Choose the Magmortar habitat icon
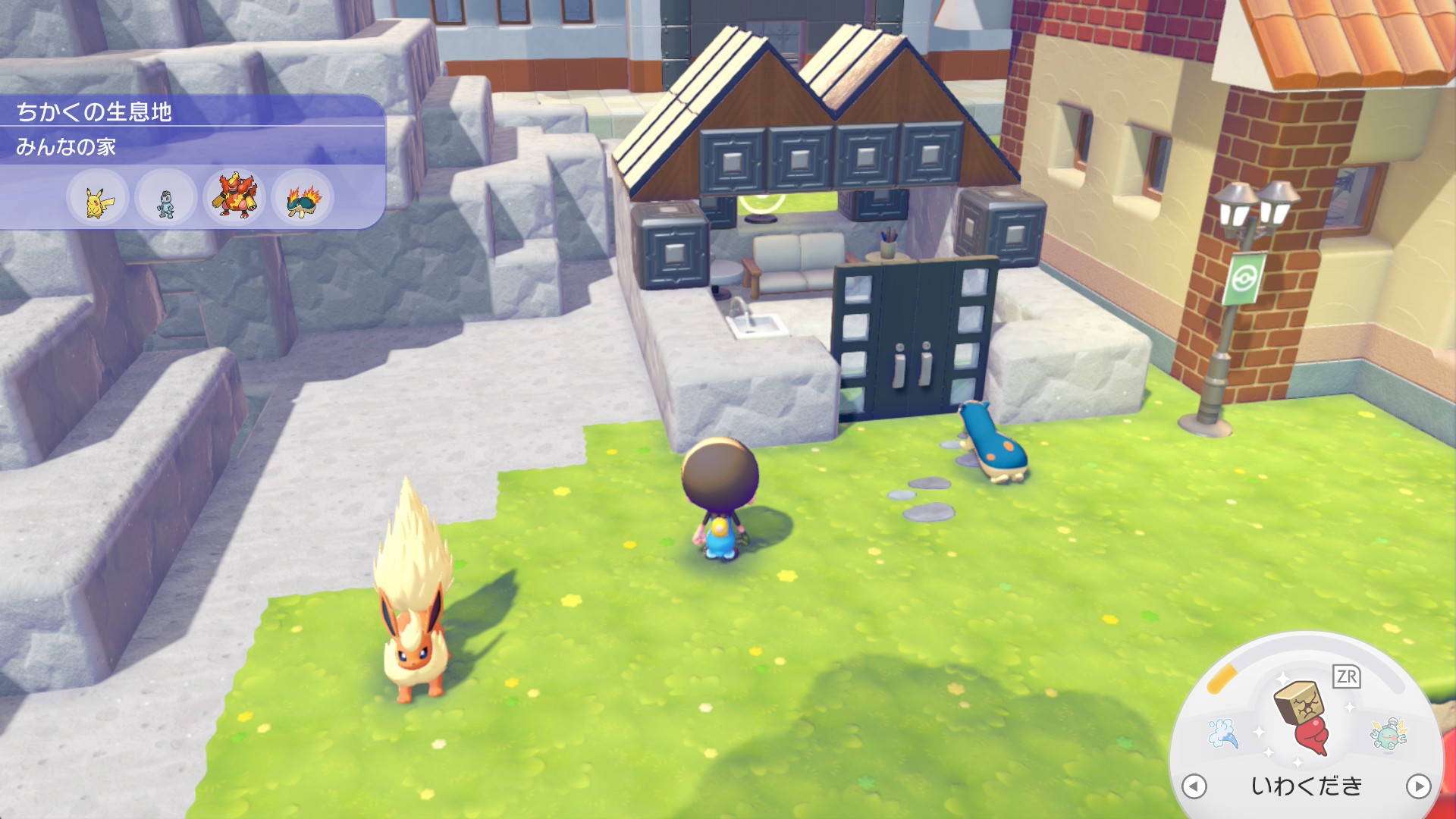This screenshot has height=819, width=1456. (x=234, y=197)
